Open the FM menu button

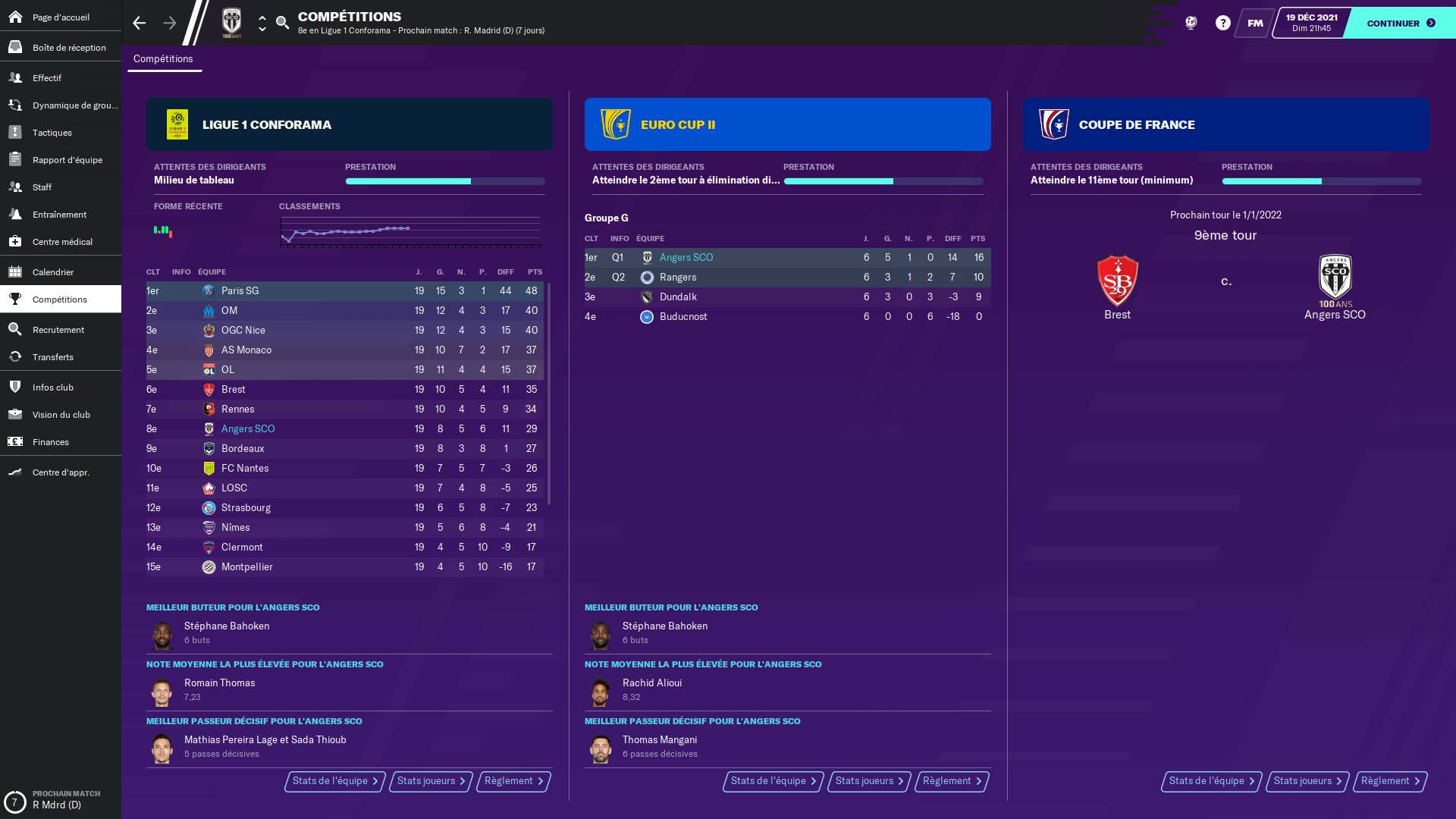pos(1255,23)
